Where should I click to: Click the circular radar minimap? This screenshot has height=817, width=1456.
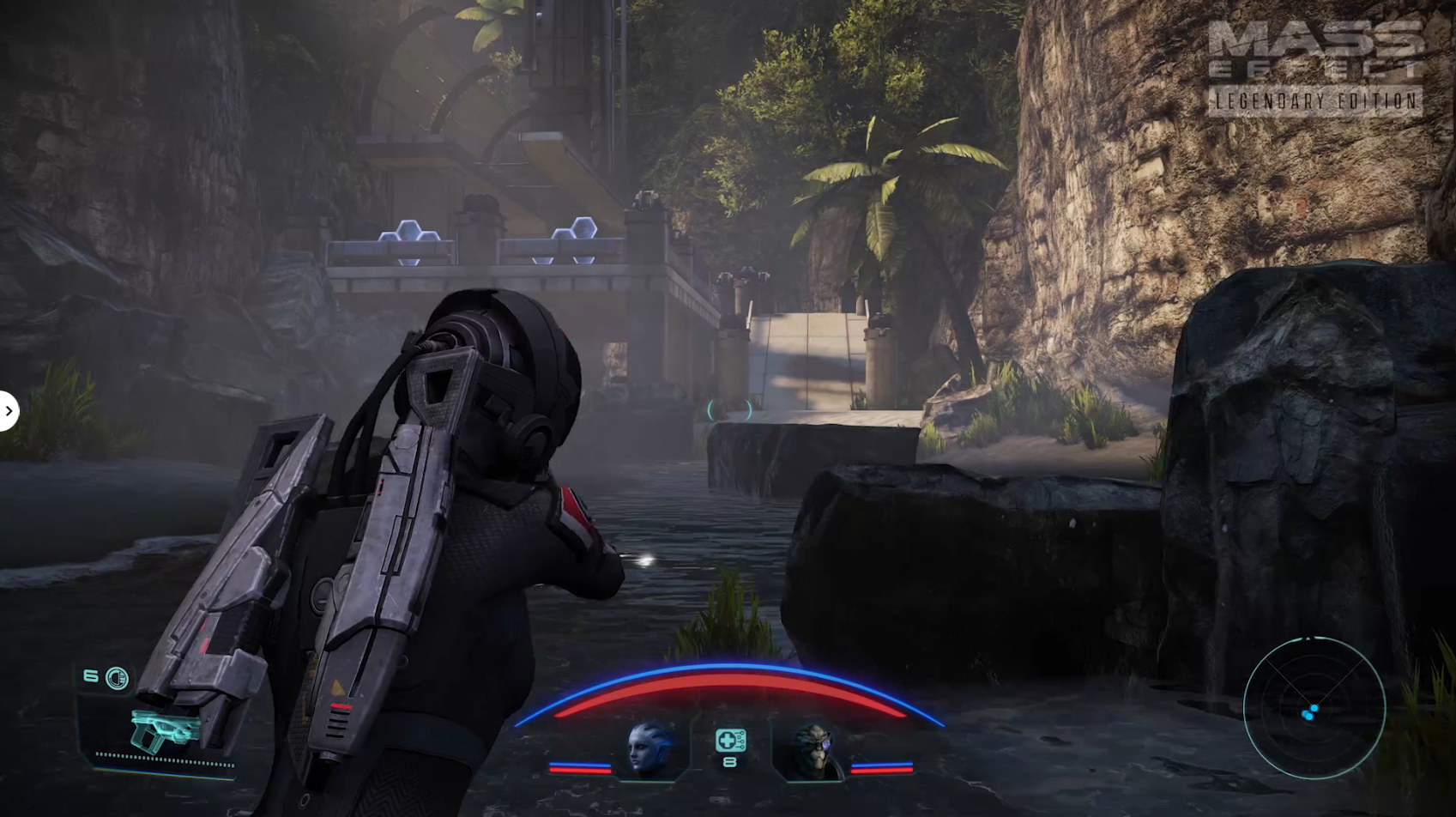point(1314,708)
